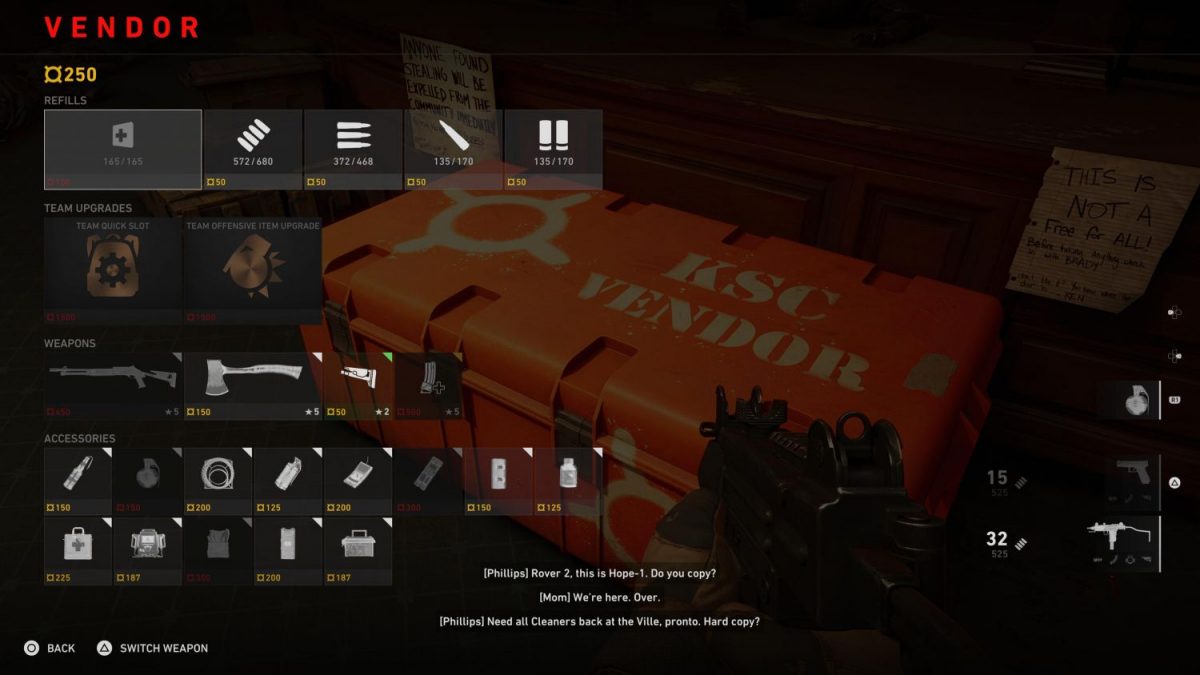This screenshot has width=1200, height=675.
Task: Go back from the vendor menu
Action: point(50,648)
